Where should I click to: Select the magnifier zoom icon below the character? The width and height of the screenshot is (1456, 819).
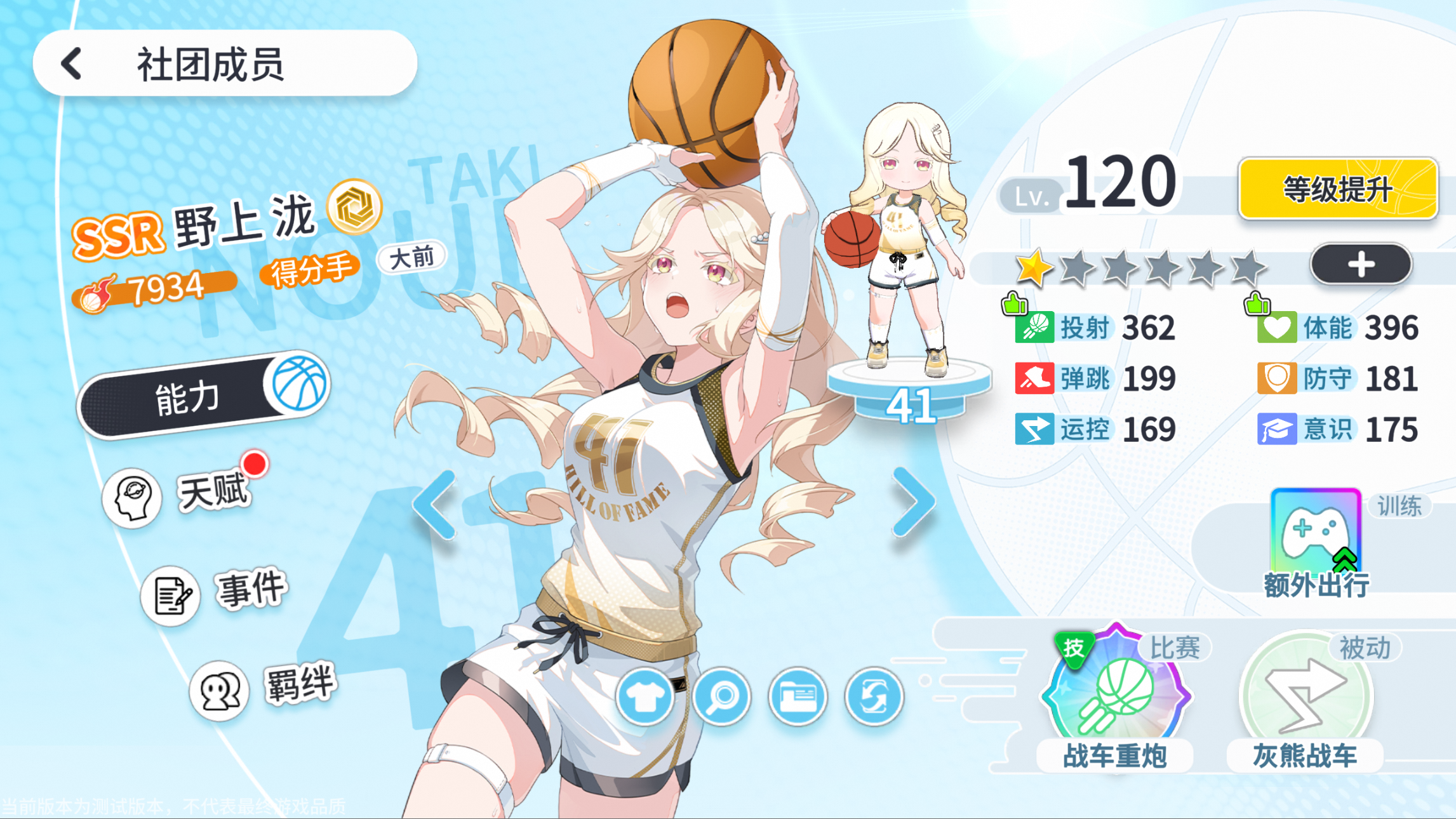722,696
